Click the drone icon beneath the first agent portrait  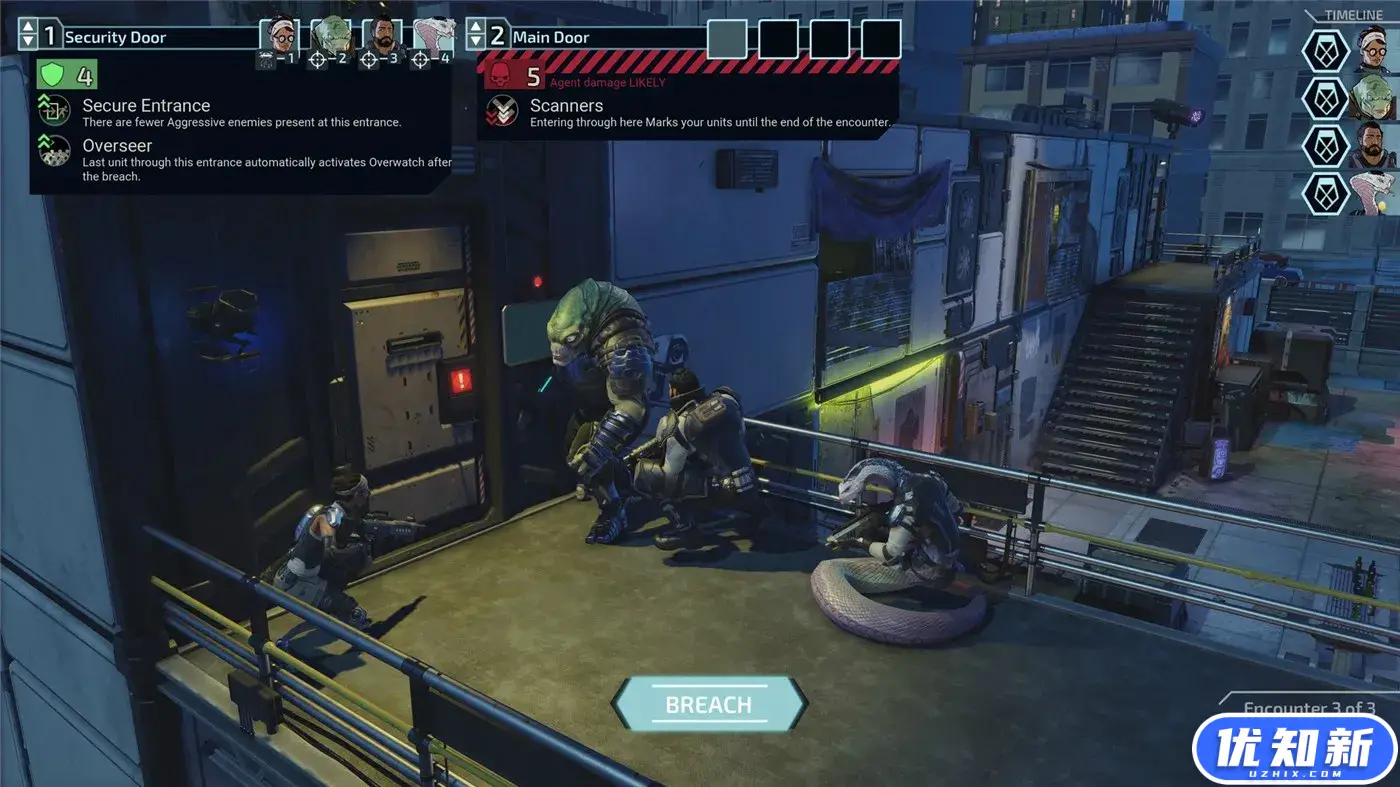click(266, 58)
